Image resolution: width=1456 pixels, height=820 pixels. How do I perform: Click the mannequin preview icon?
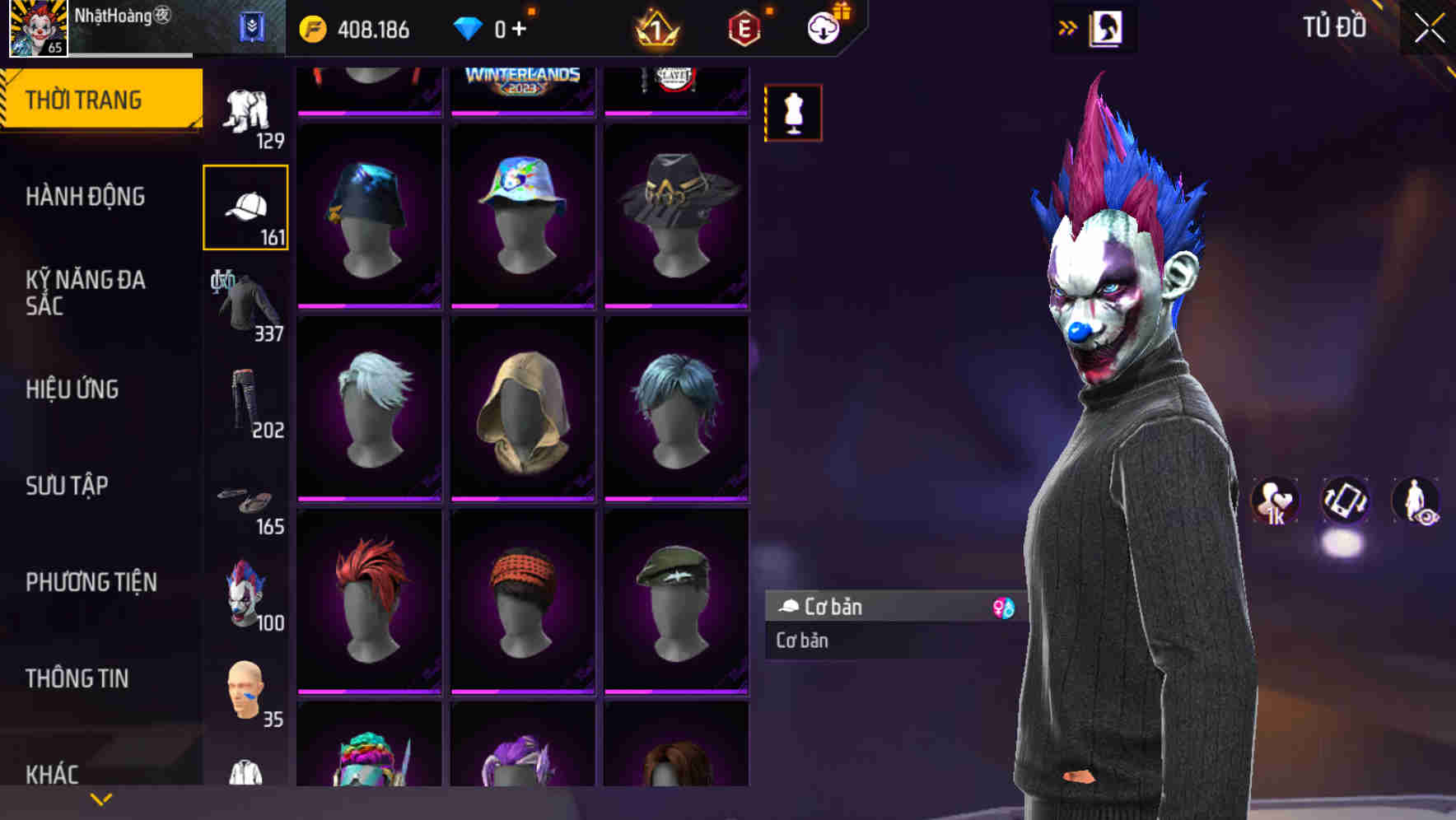[793, 113]
